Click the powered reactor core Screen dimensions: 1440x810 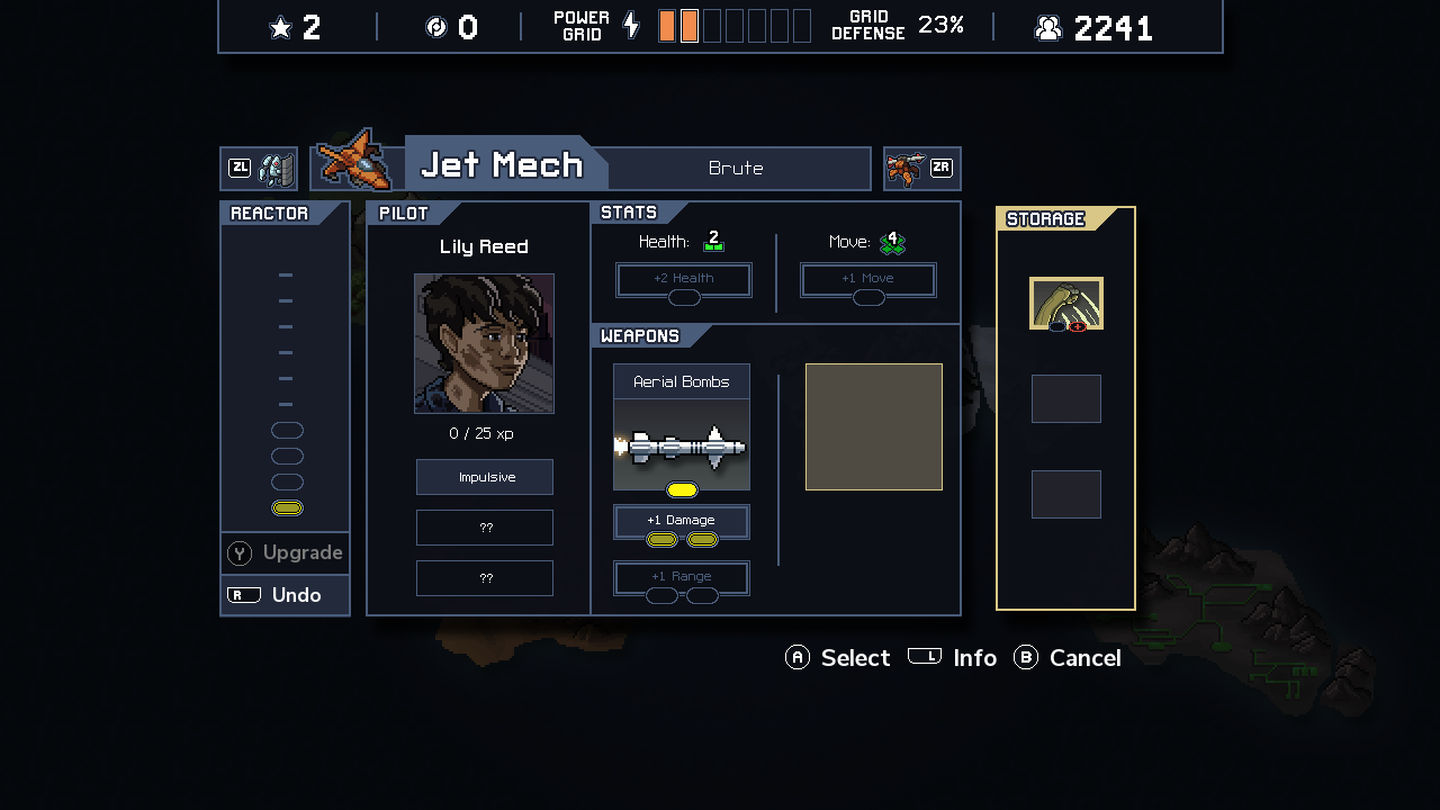point(287,508)
